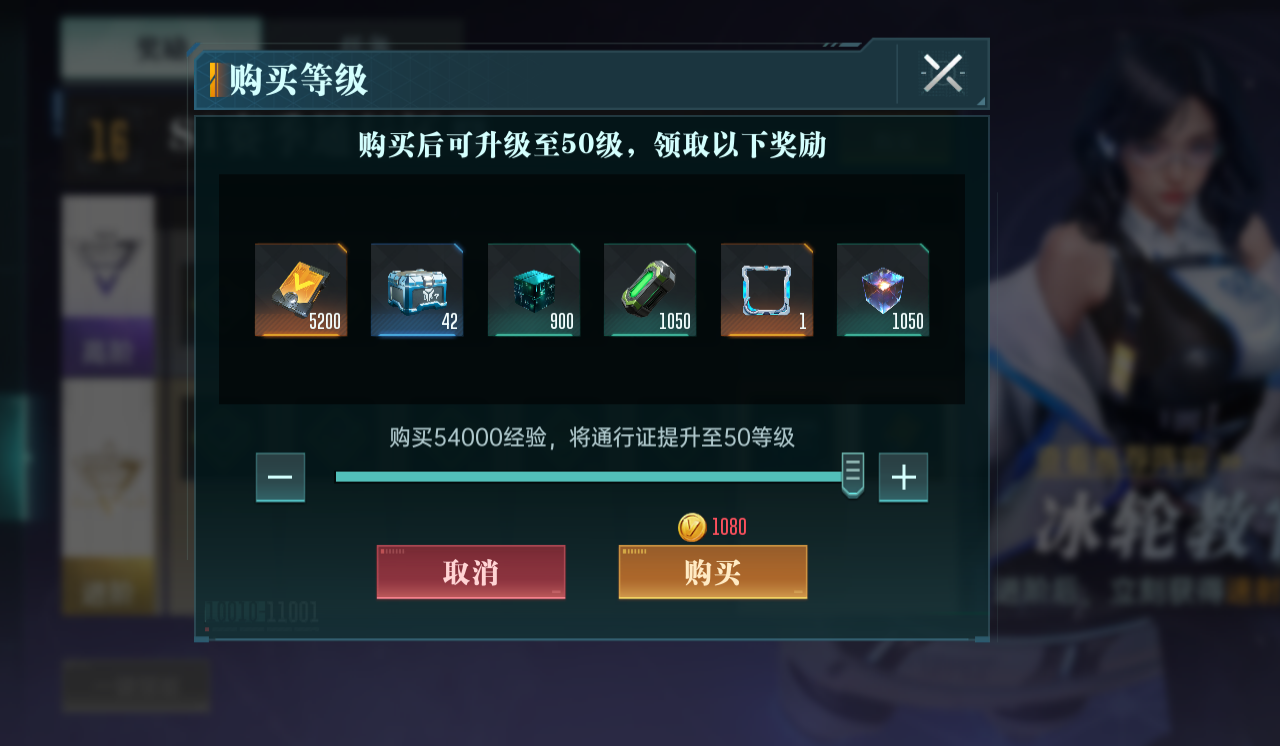Image resolution: width=1280 pixels, height=746 pixels.
Task: Click the middle of the level purchase track
Action: click(x=592, y=477)
